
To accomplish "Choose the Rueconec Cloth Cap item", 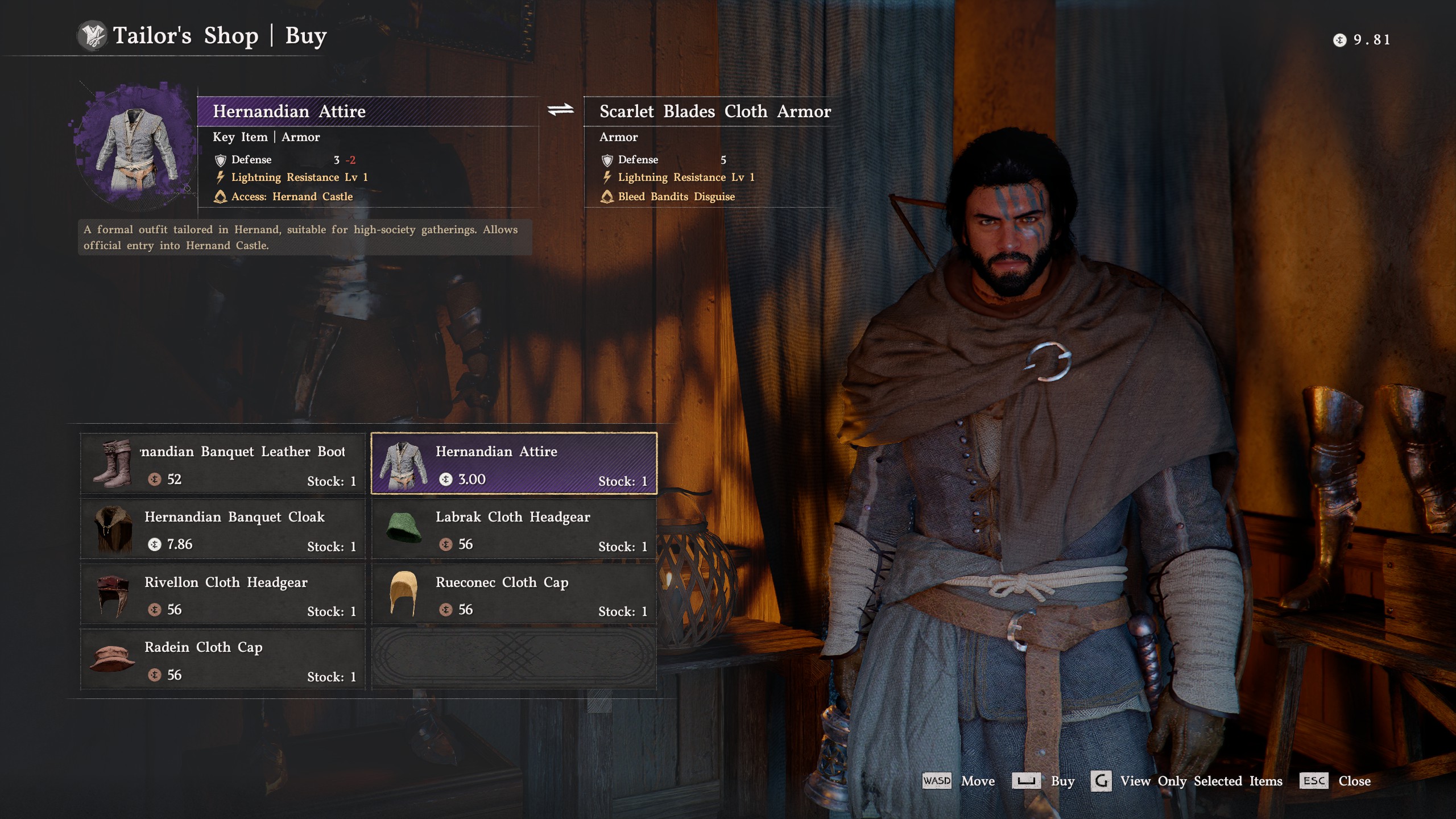I will pos(514,594).
